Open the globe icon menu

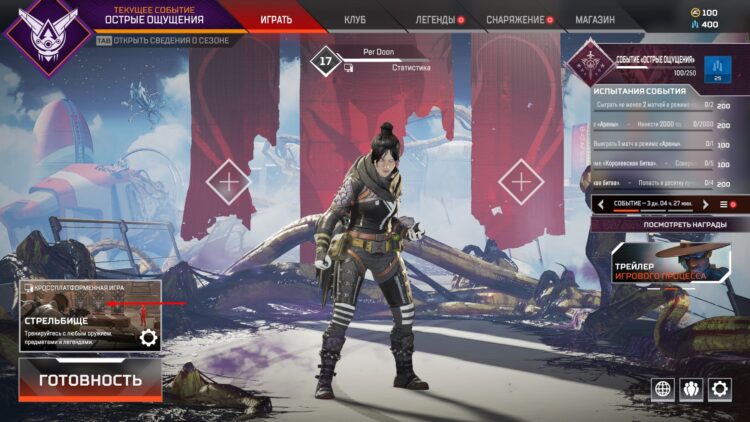point(661,389)
